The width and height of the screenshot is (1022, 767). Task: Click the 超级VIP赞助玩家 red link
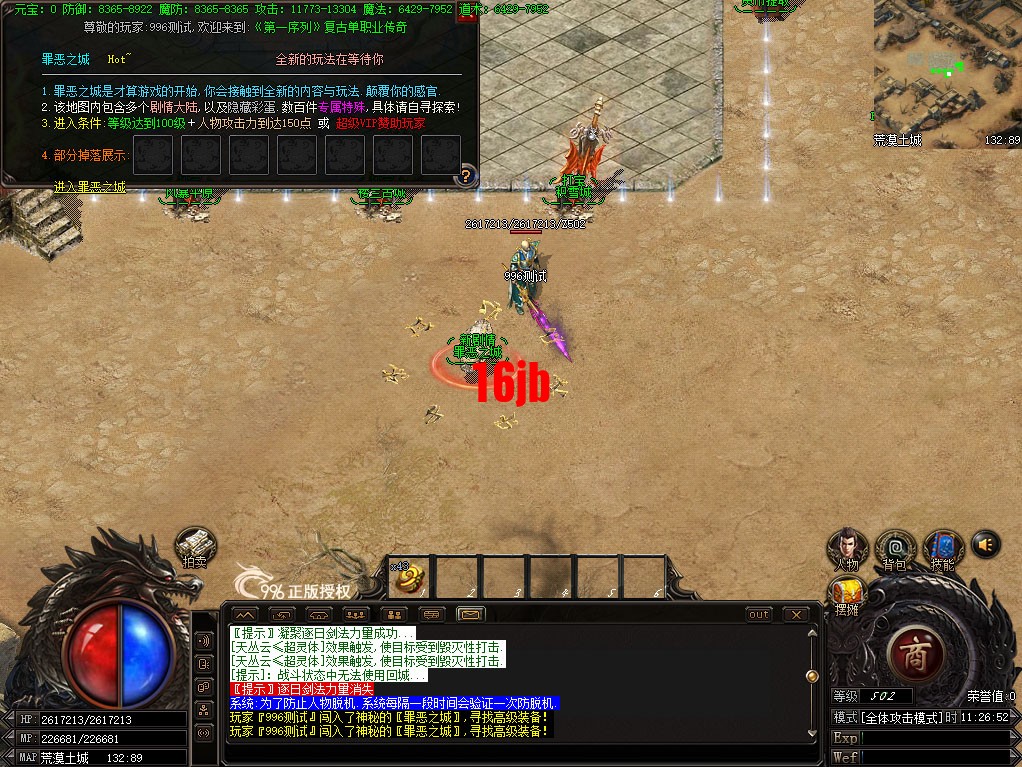[x=380, y=123]
